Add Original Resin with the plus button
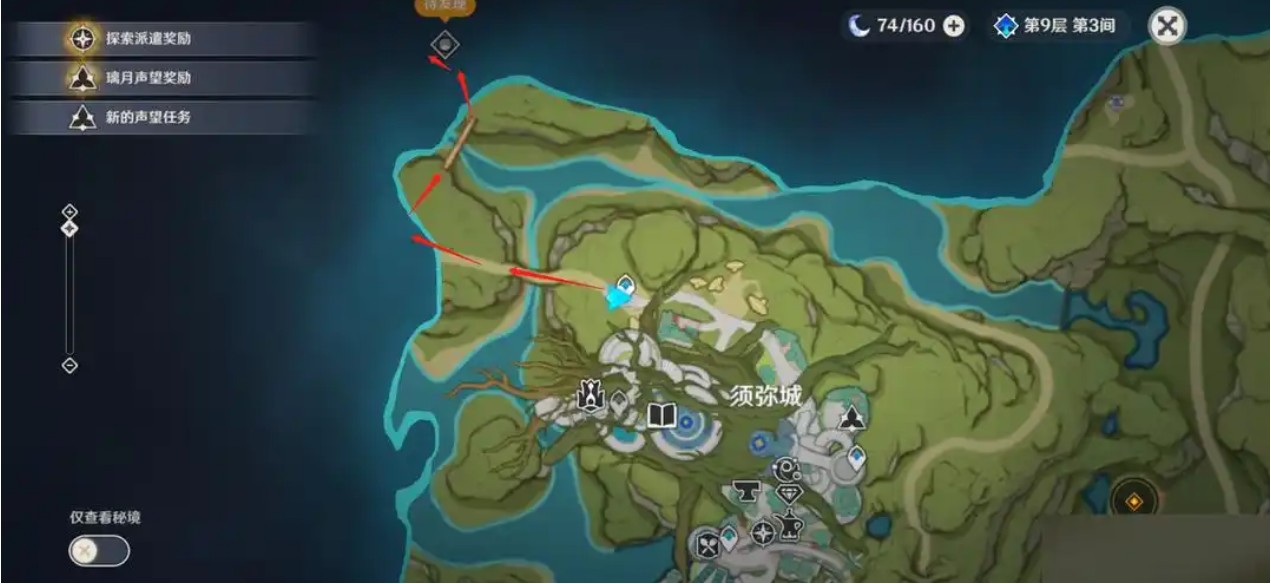Viewport: 1271px width, 584px height. click(x=954, y=26)
